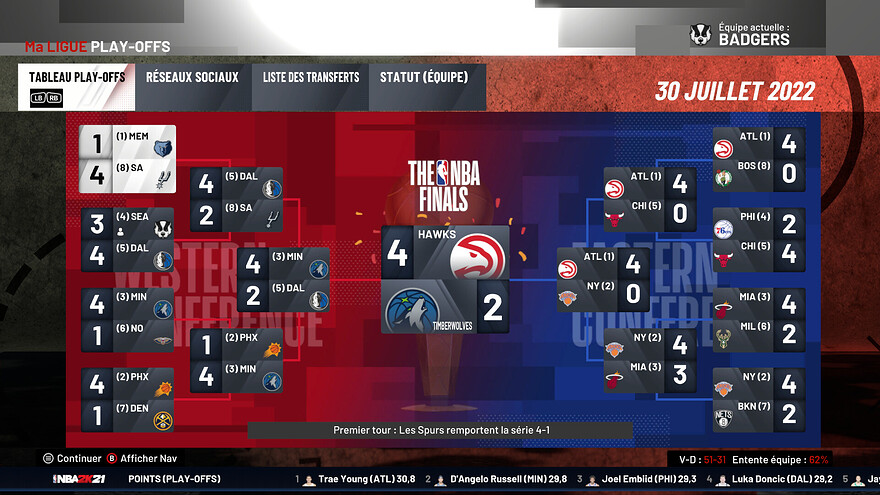Select the NY vs BKN first-round series

[757, 399]
